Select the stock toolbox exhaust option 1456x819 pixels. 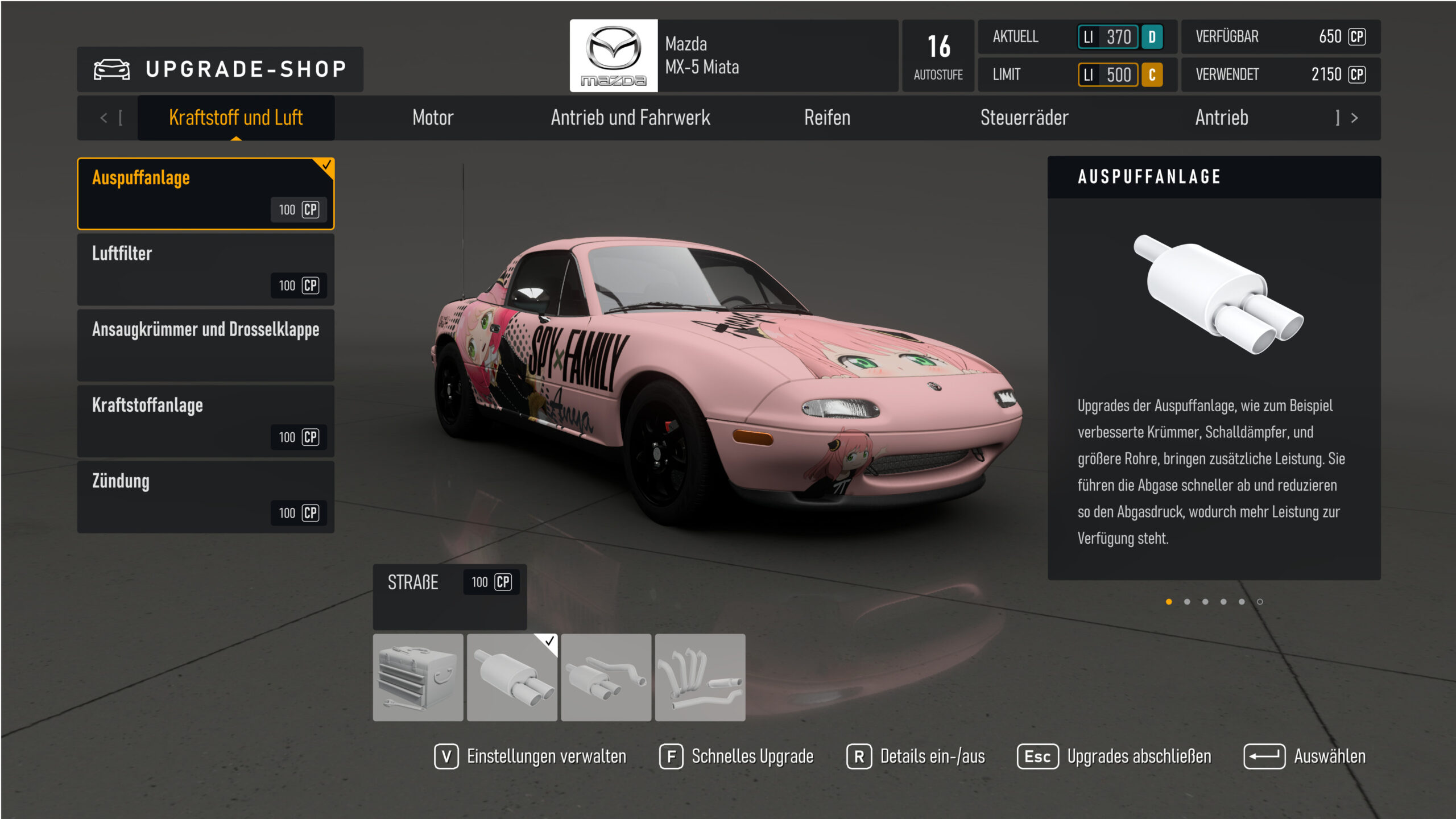click(x=418, y=677)
